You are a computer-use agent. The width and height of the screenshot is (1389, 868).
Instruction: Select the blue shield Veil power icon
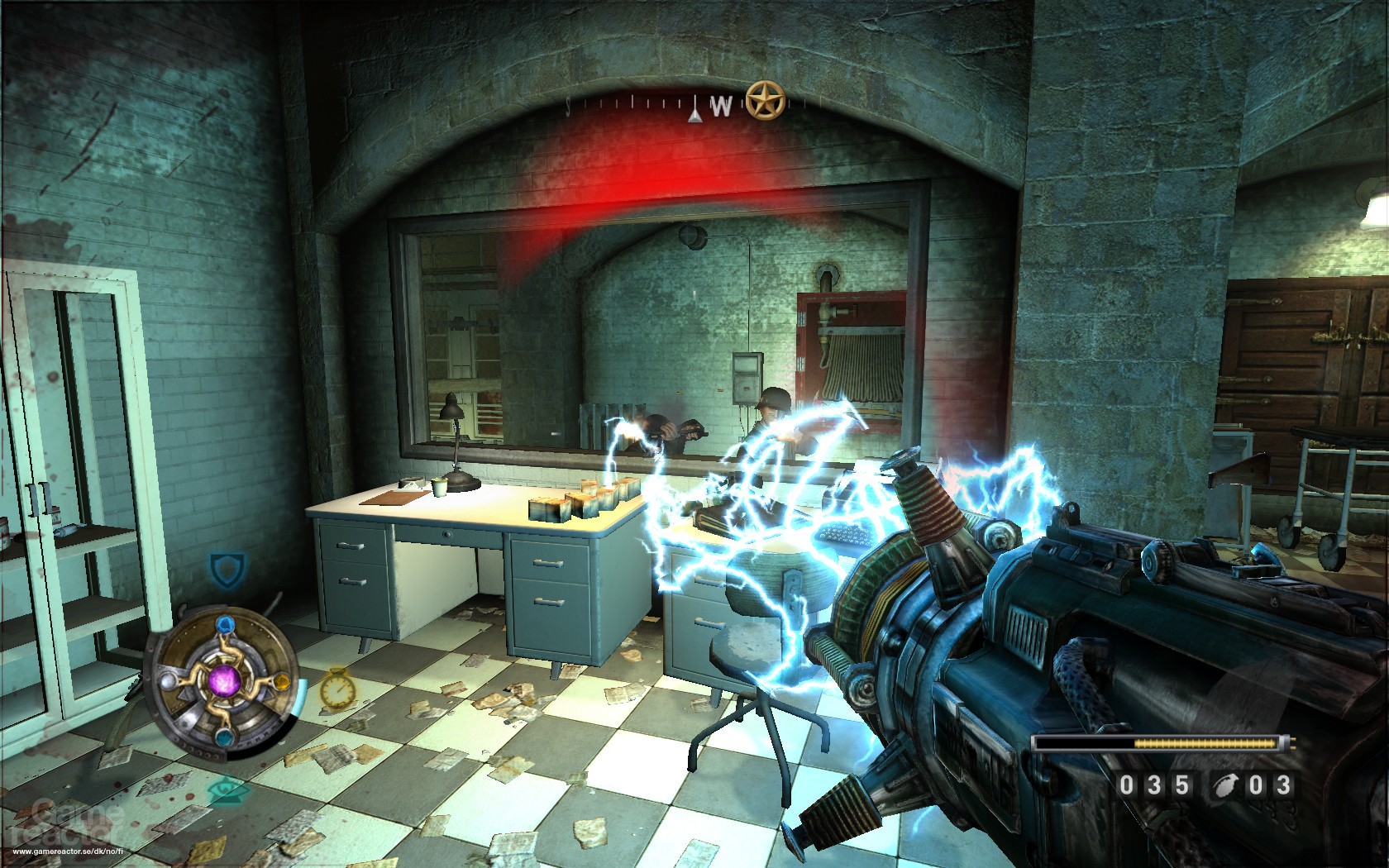tap(226, 568)
